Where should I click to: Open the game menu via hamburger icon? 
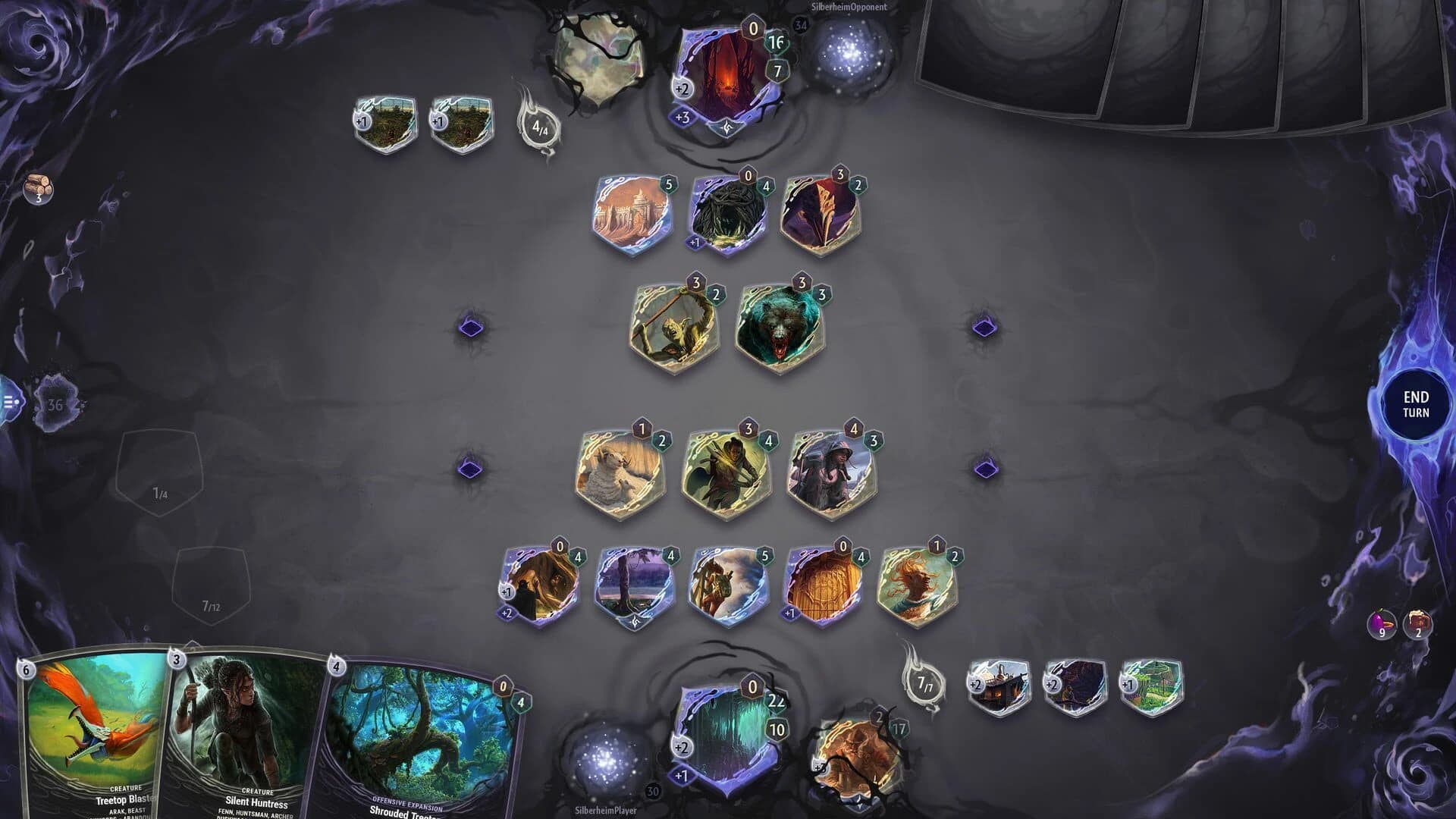tap(9, 402)
